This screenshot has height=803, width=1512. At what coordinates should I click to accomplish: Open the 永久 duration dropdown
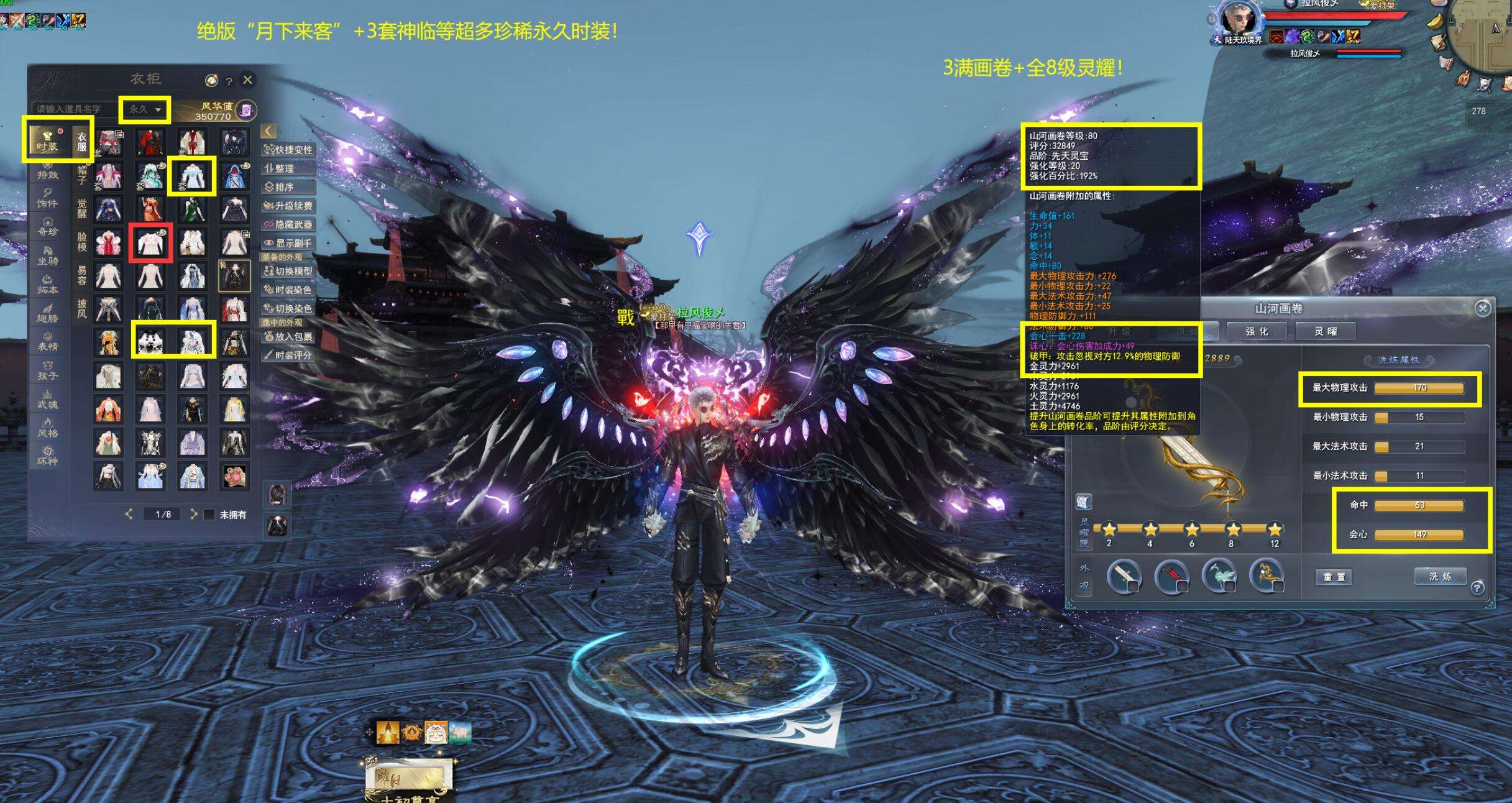(145, 109)
